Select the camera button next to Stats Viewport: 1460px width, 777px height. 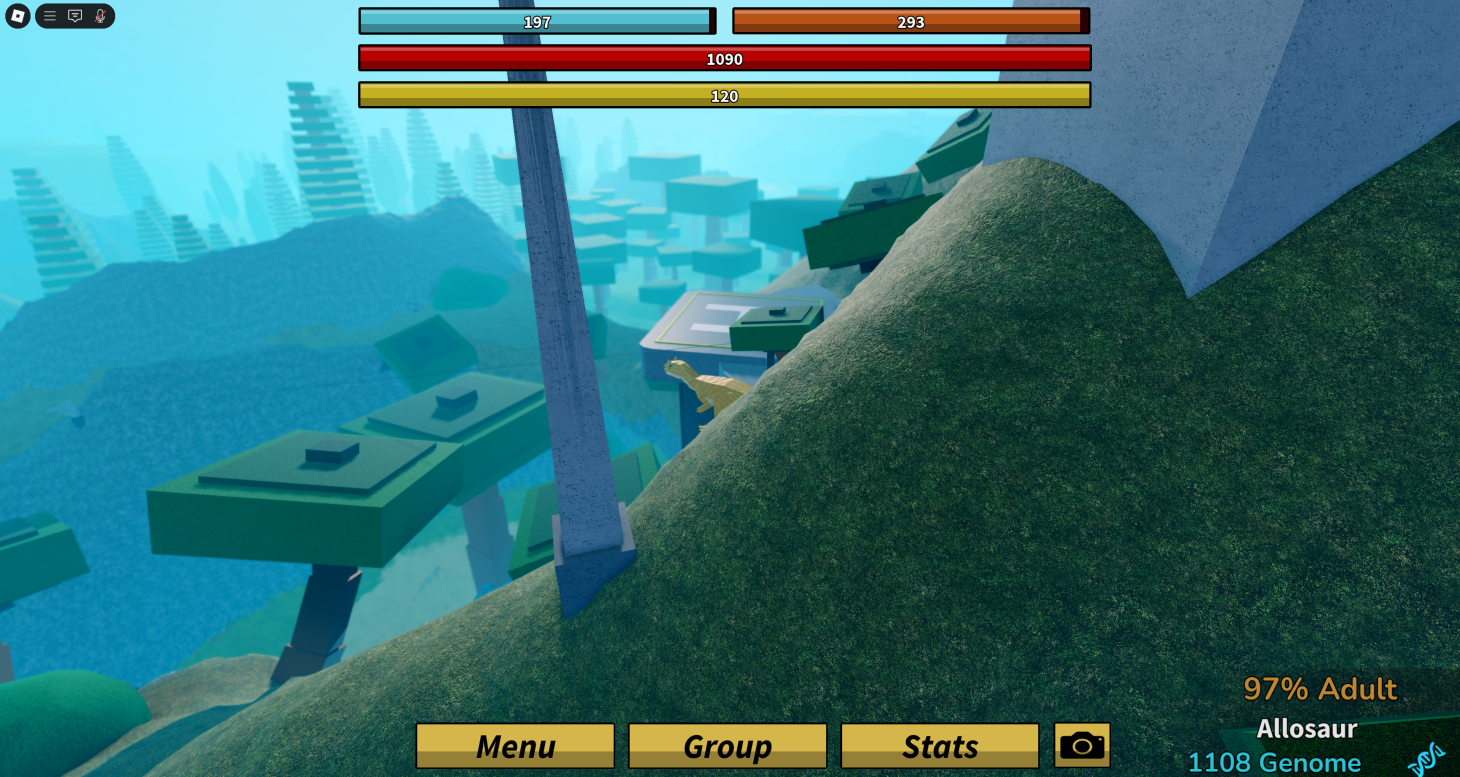point(1082,744)
